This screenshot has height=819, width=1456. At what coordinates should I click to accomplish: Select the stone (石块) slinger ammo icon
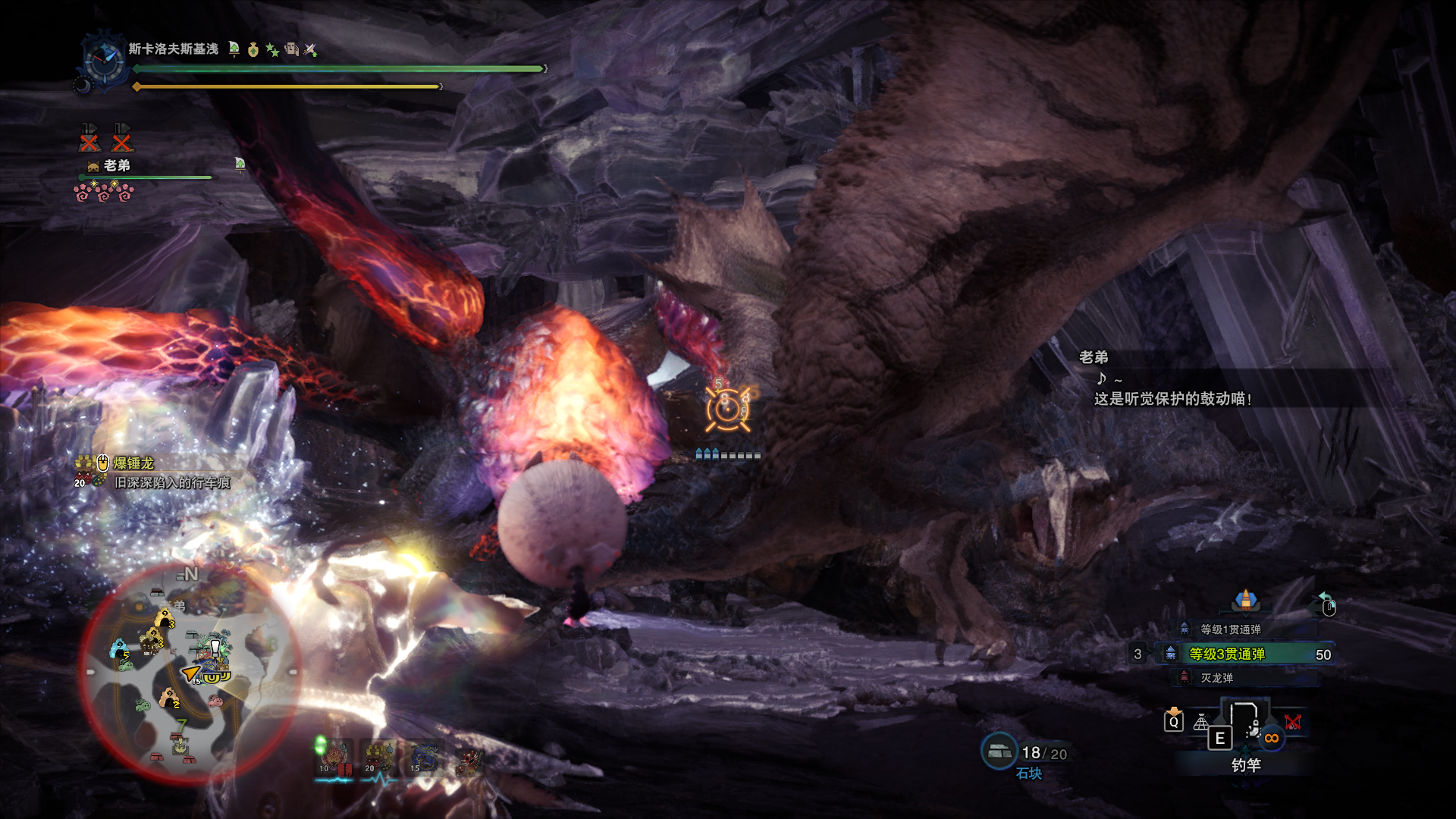click(x=999, y=752)
